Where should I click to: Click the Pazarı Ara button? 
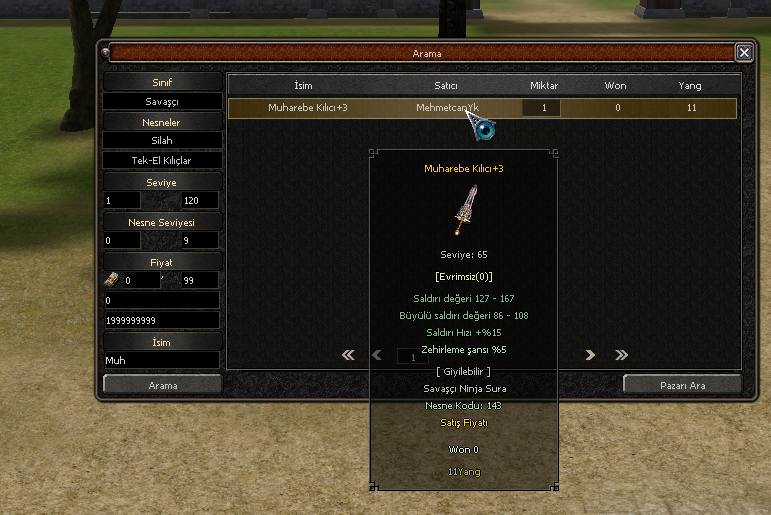point(682,384)
